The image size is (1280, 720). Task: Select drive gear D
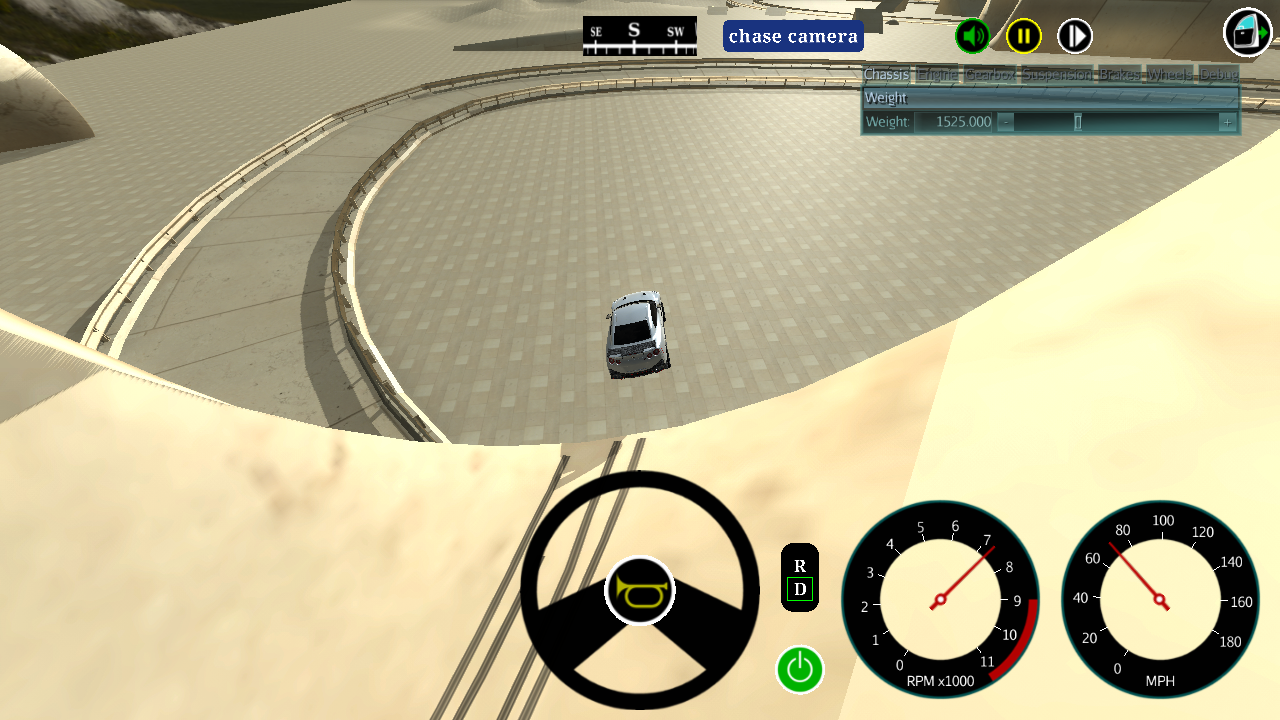click(800, 590)
